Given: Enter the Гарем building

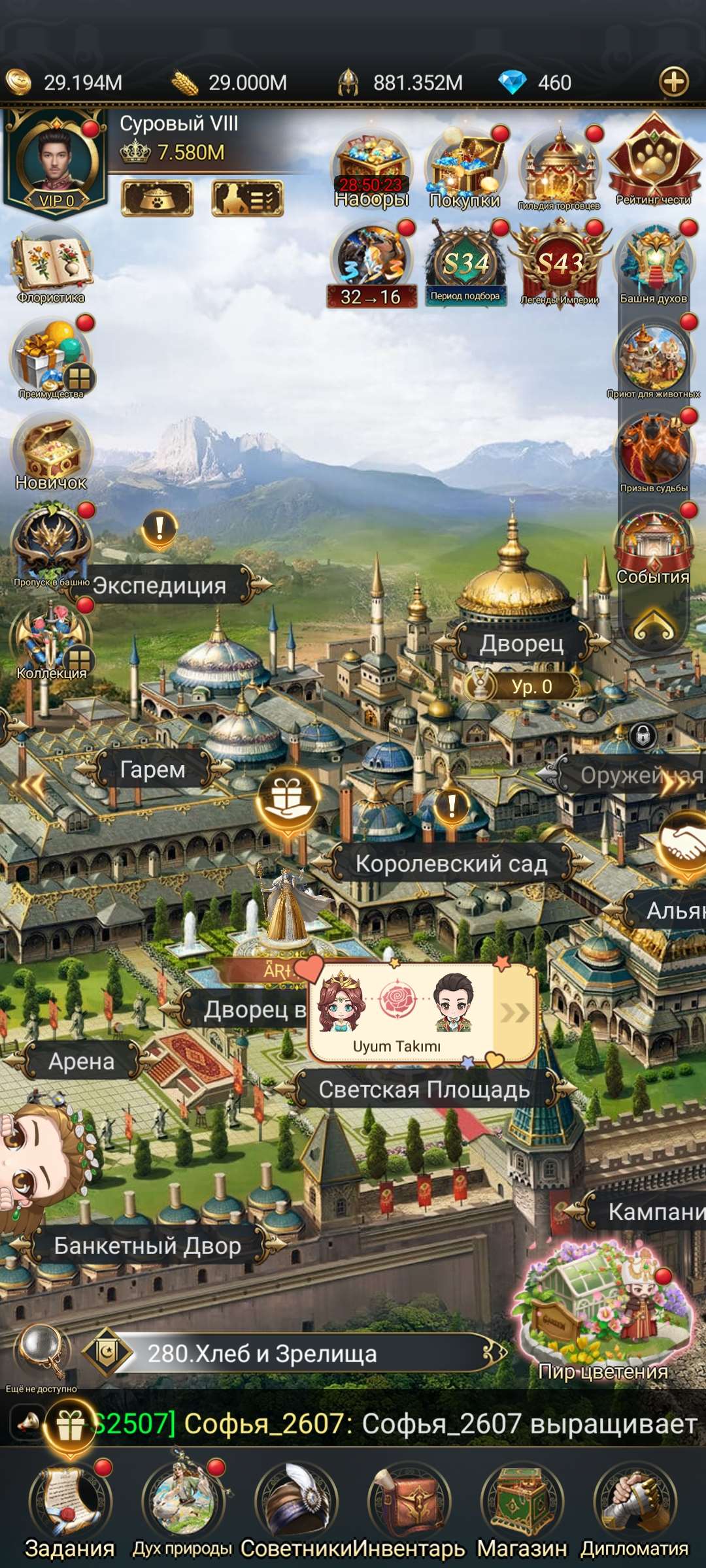Looking at the screenshot, I should click(153, 770).
